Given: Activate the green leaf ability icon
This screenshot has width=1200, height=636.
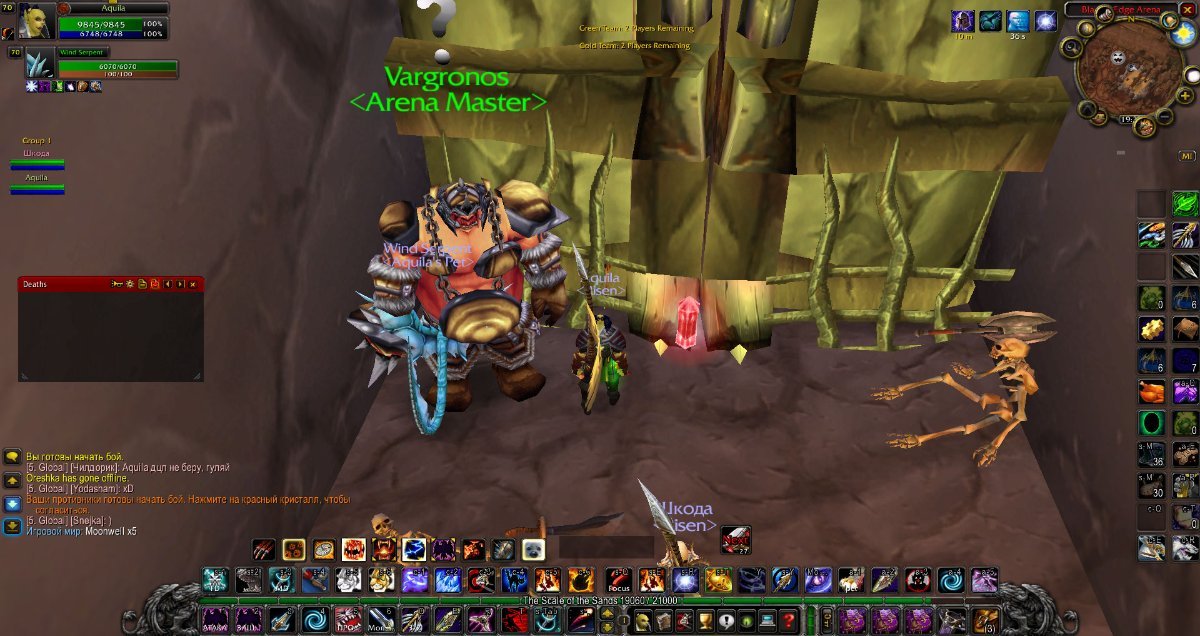Looking at the screenshot, I should pos(1184,203).
